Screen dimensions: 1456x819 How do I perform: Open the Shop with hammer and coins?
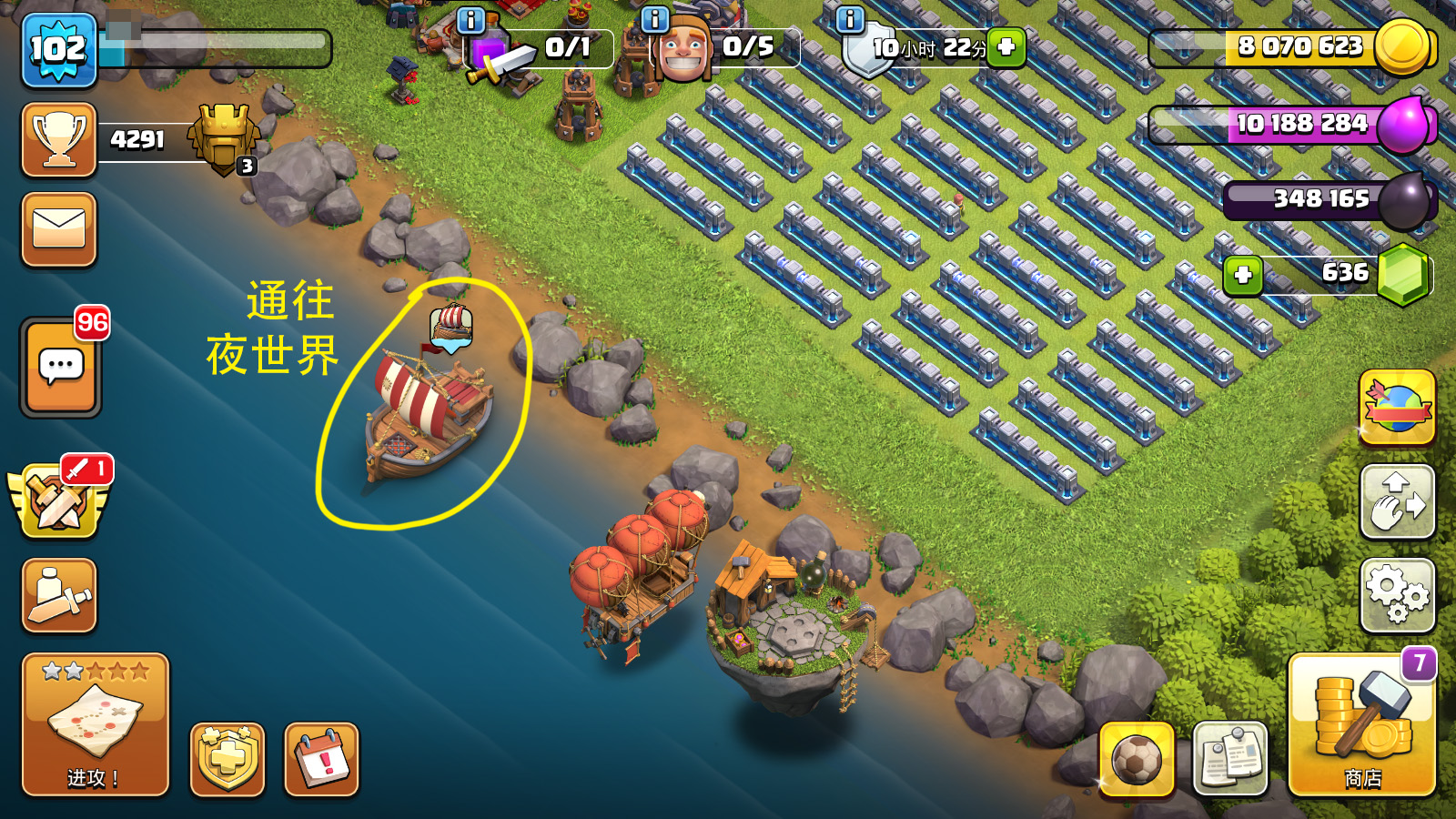[1361, 724]
